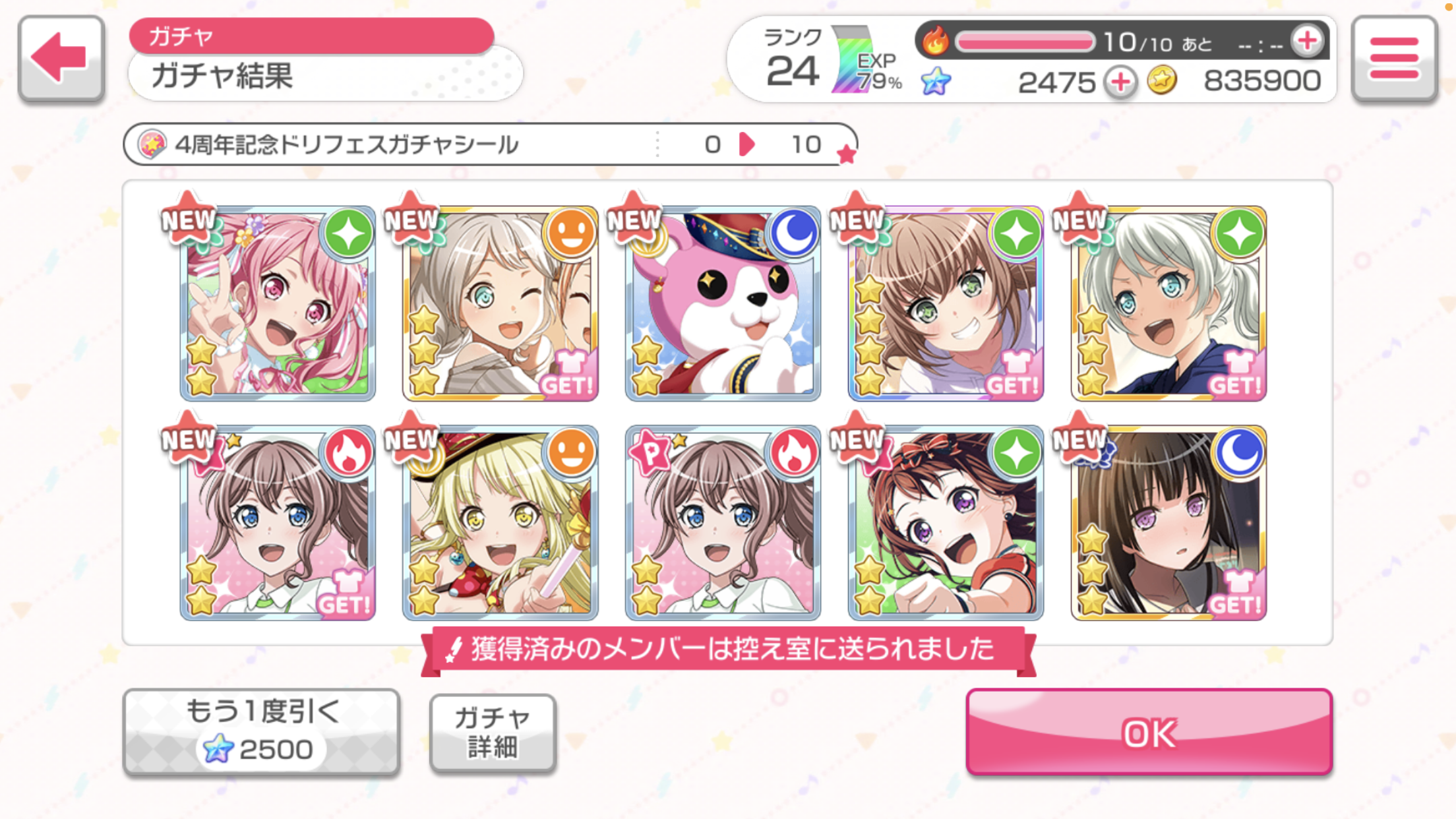
Task: Pull again for 2500 stars
Action: tap(261, 732)
